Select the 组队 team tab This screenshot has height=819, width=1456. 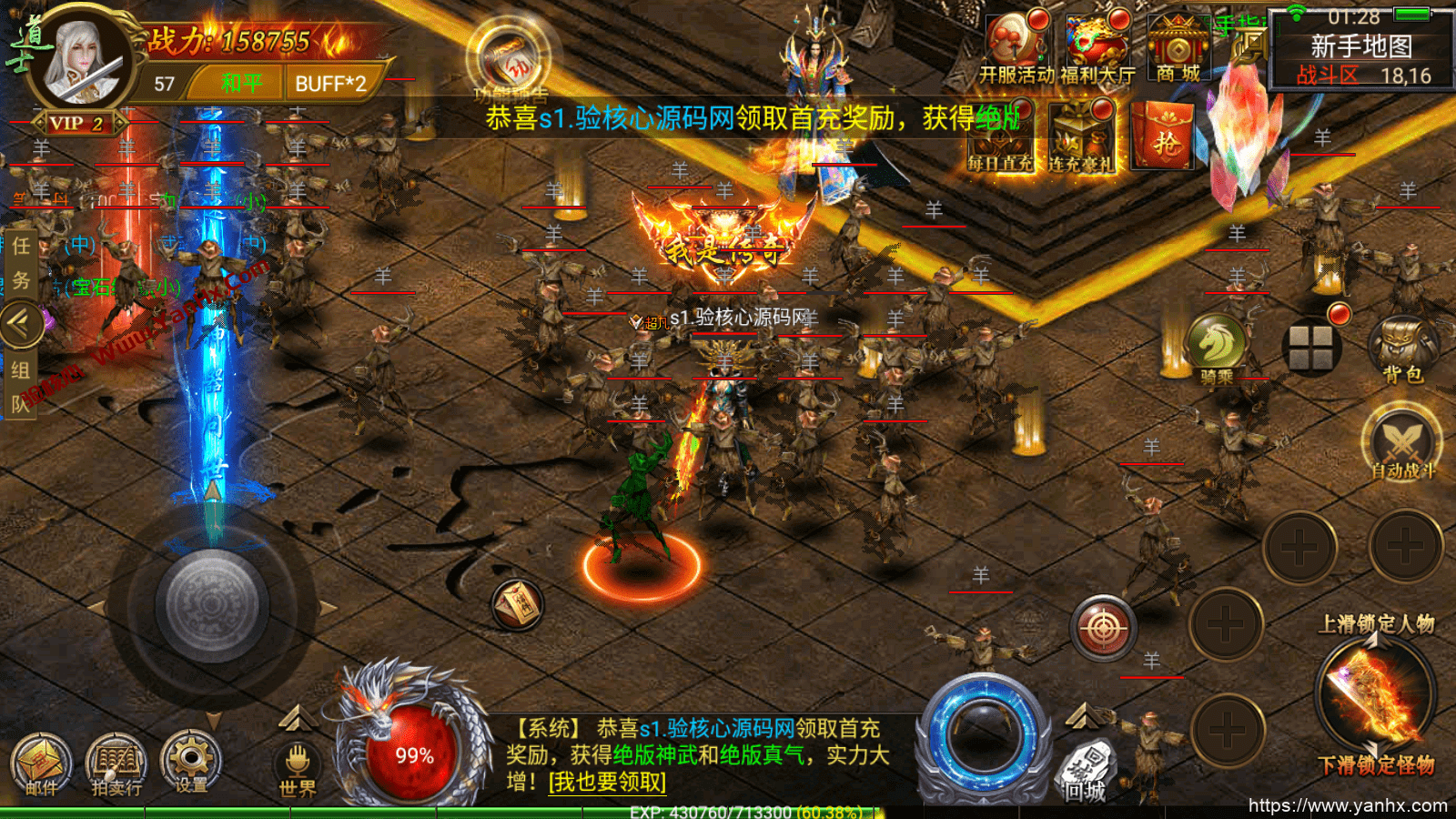click(x=20, y=382)
